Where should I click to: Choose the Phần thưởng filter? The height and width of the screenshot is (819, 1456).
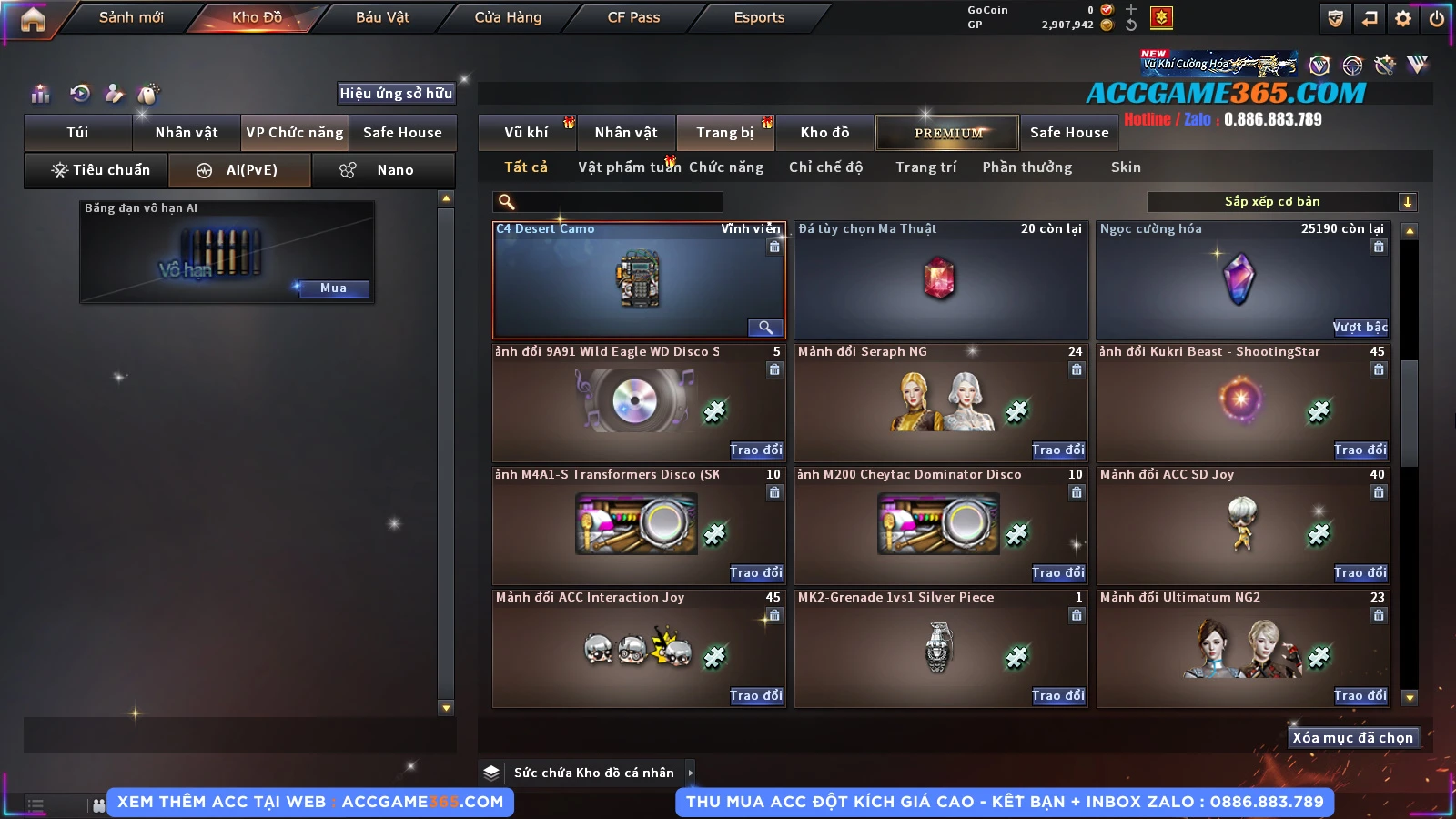pyautogui.click(x=1026, y=167)
